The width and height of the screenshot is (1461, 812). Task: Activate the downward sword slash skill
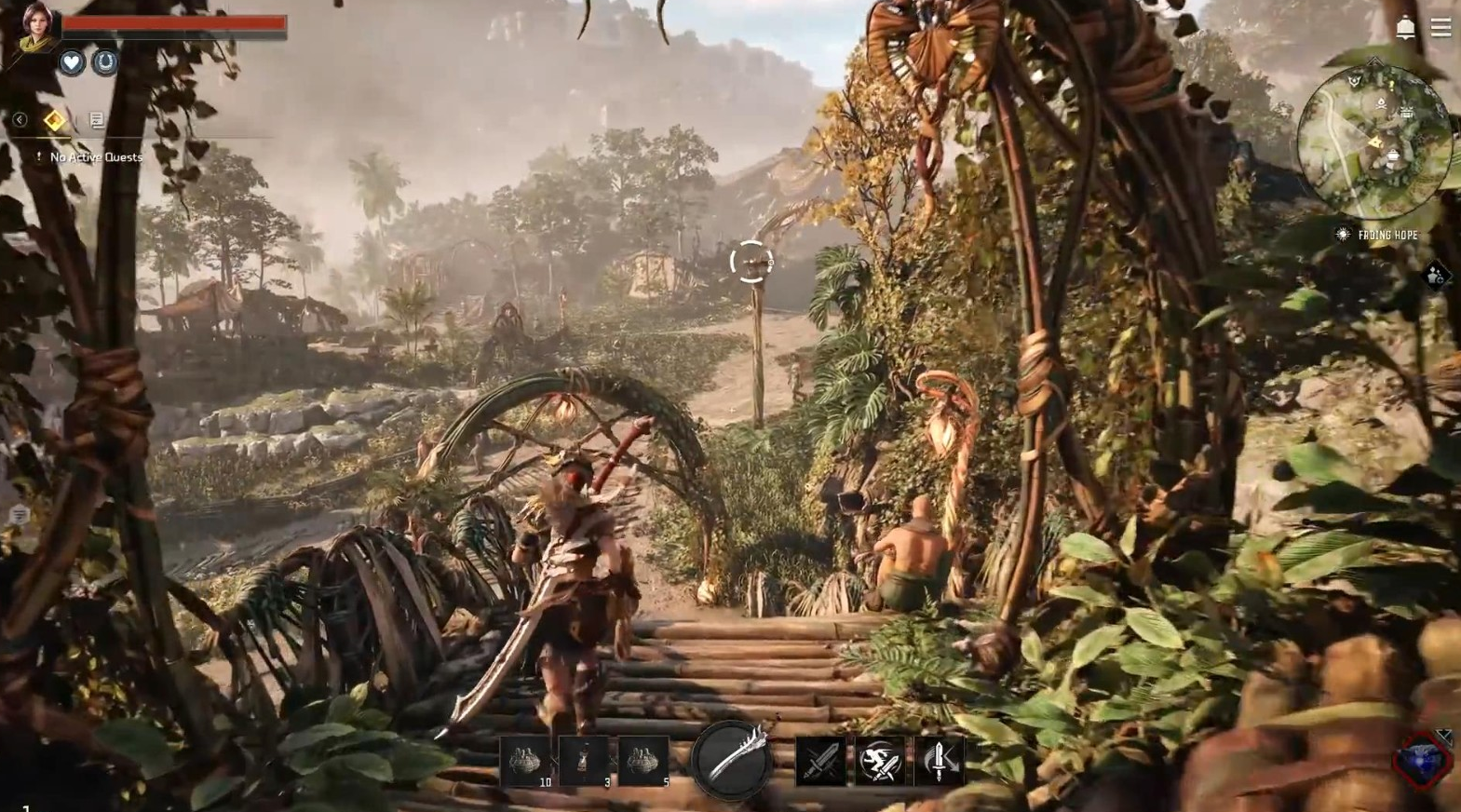click(939, 762)
